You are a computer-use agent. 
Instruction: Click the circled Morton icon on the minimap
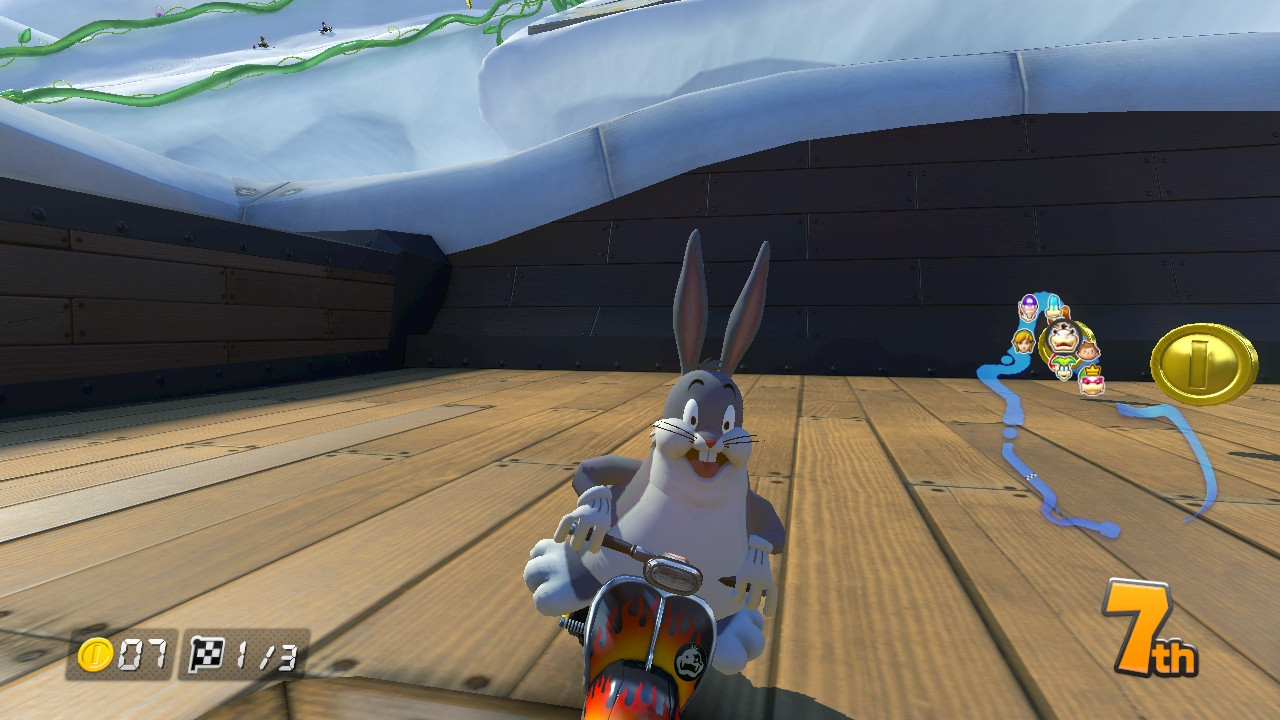coord(1064,336)
